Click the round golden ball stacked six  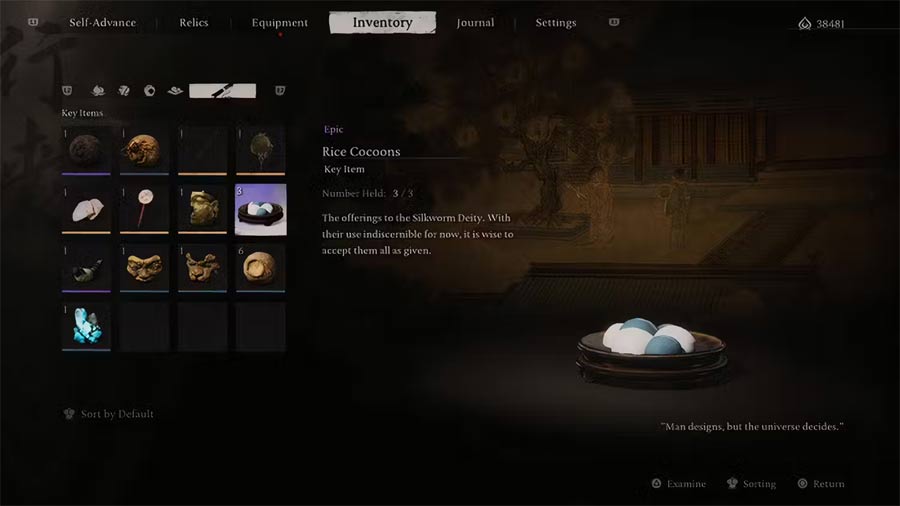point(260,268)
